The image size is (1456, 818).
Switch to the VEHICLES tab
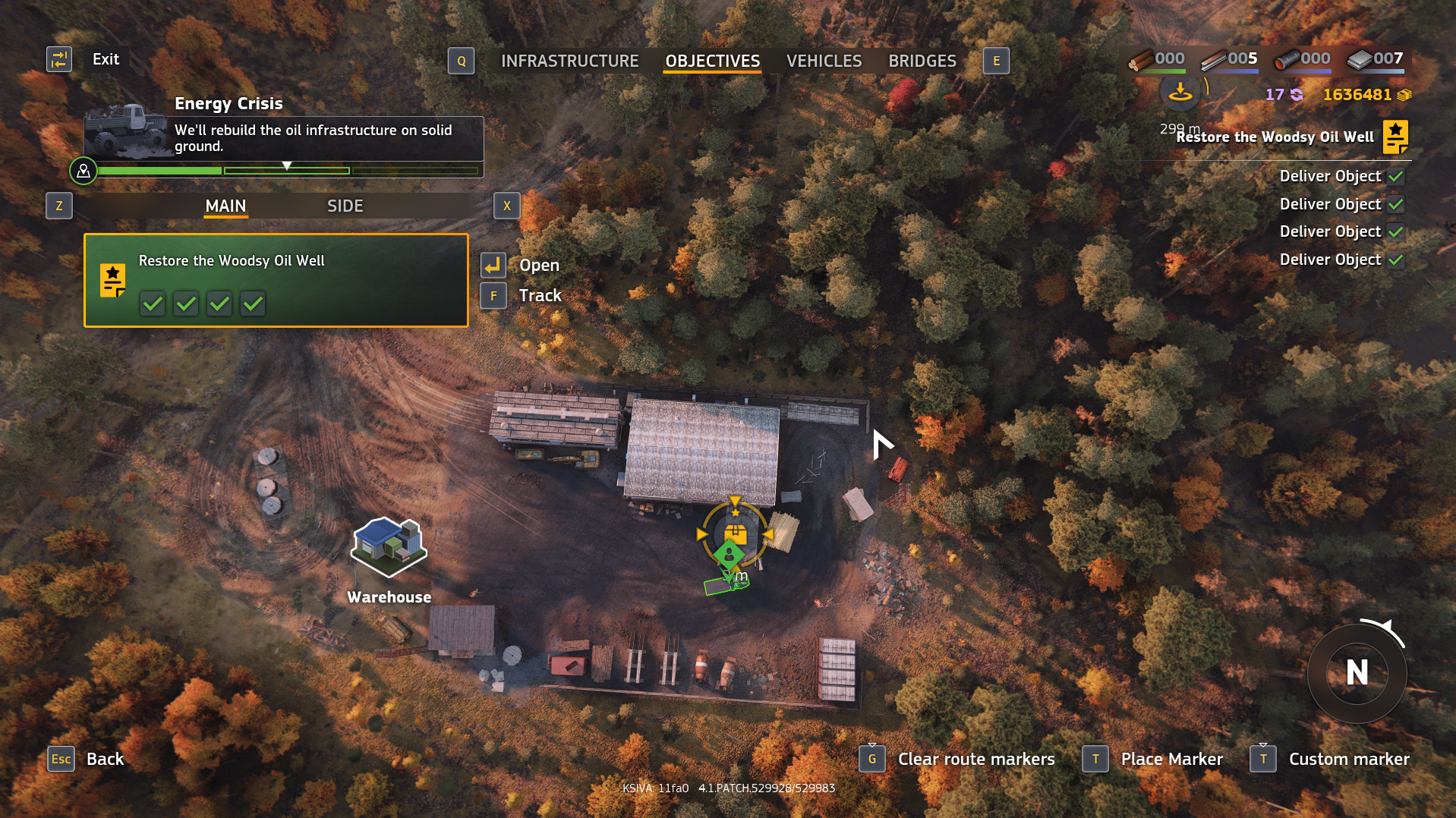(824, 61)
